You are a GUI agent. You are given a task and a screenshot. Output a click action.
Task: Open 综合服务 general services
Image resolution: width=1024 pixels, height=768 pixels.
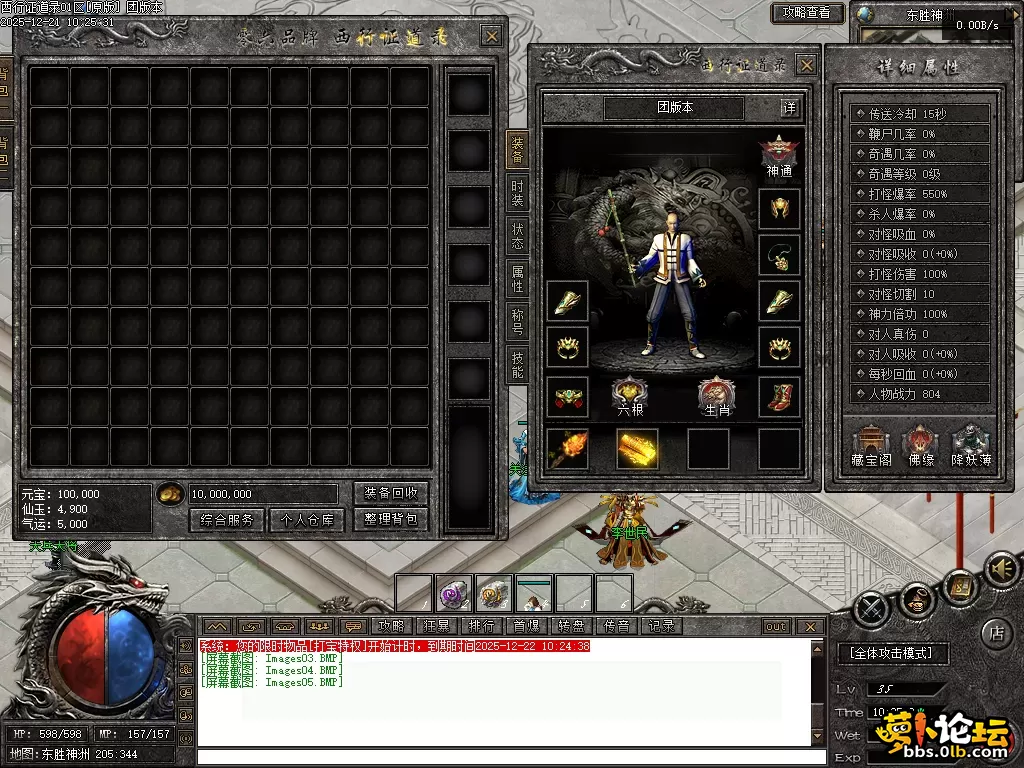click(x=226, y=520)
